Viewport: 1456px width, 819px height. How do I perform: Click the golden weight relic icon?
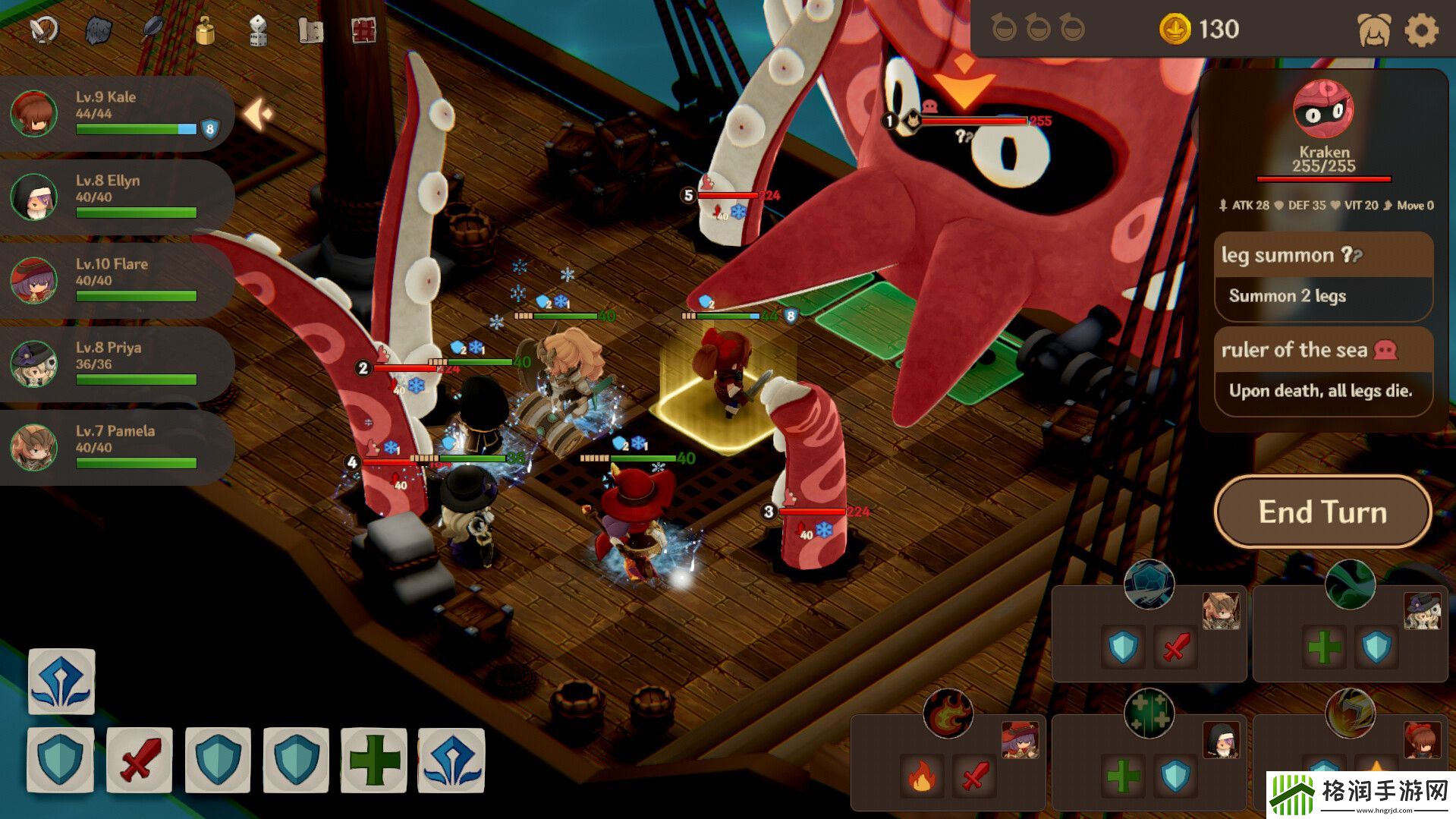pos(205,30)
